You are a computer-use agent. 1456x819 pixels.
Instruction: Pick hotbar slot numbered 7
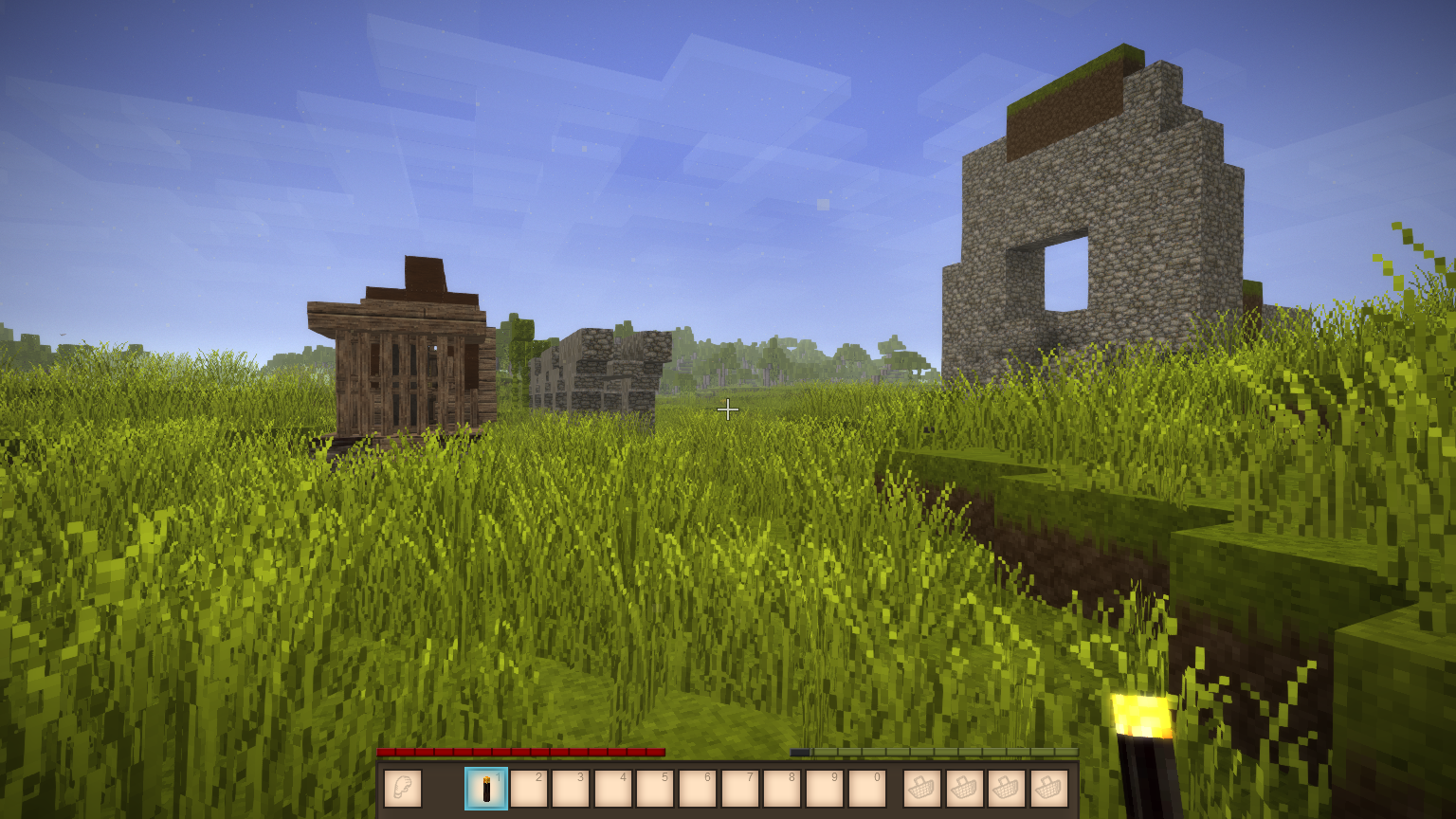pyautogui.click(x=740, y=789)
